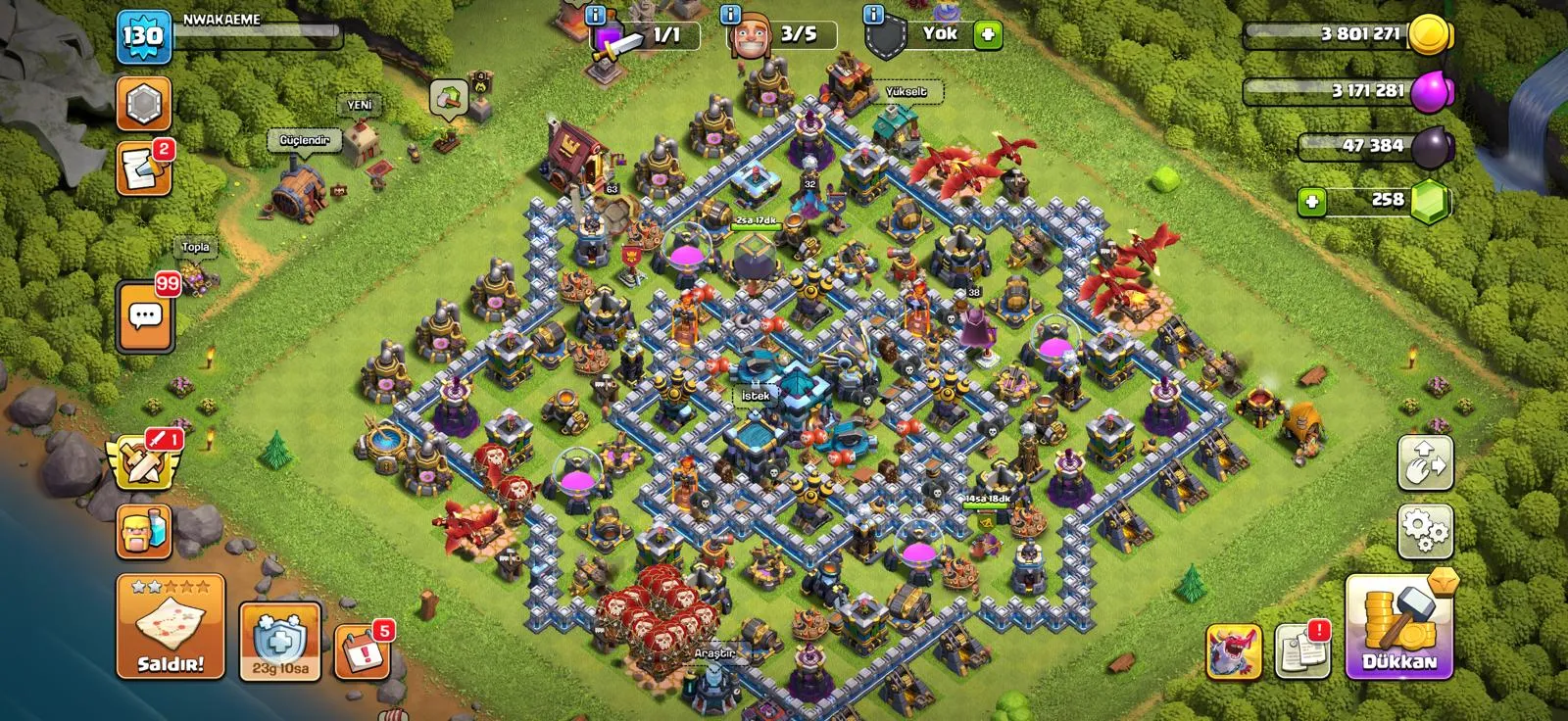The width and height of the screenshot is (1568, 721).
Task: Tap the Topla collect bubble
Action: tap(196, 248)
